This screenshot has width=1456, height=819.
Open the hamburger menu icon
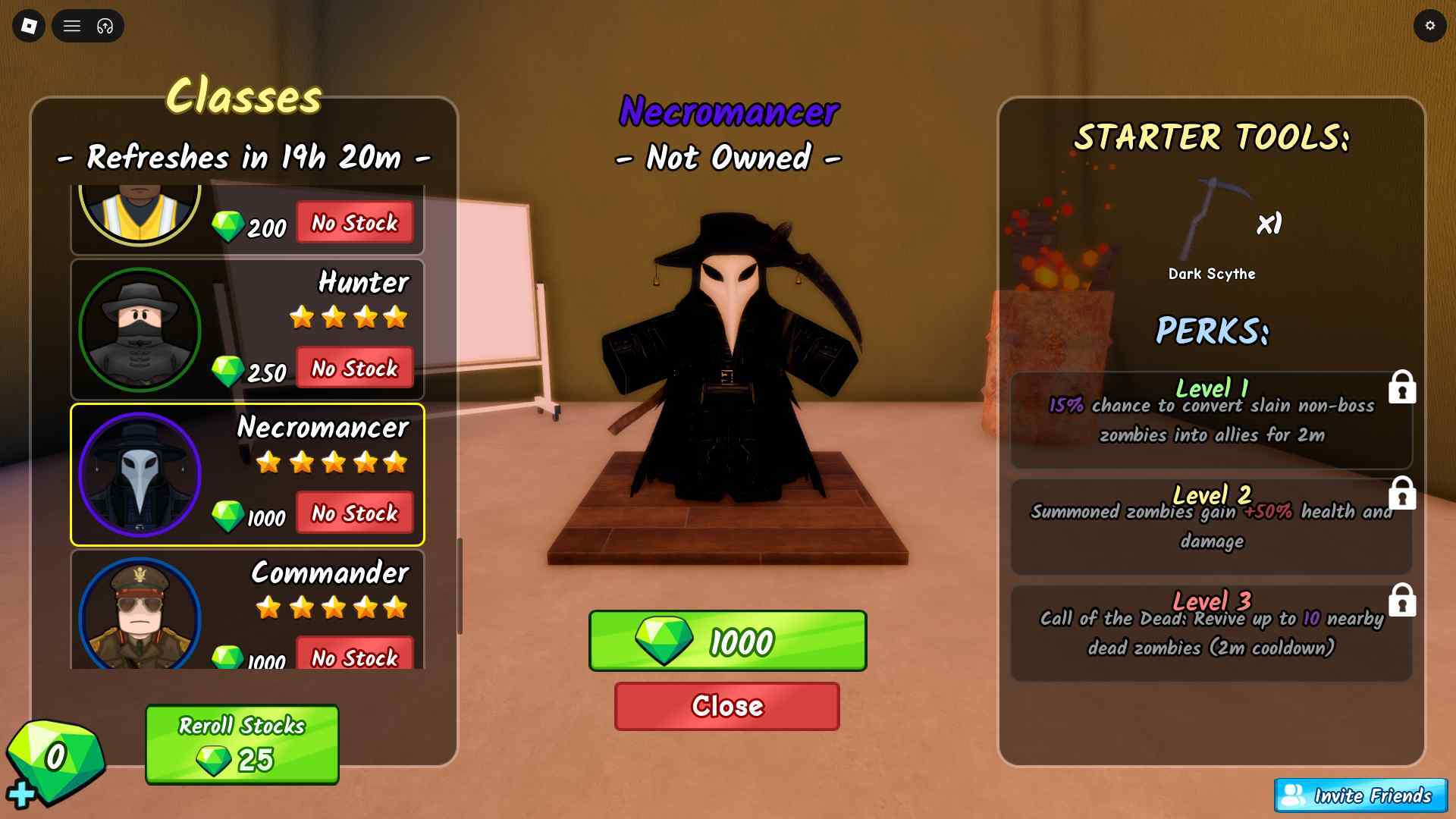coord(72,26)
